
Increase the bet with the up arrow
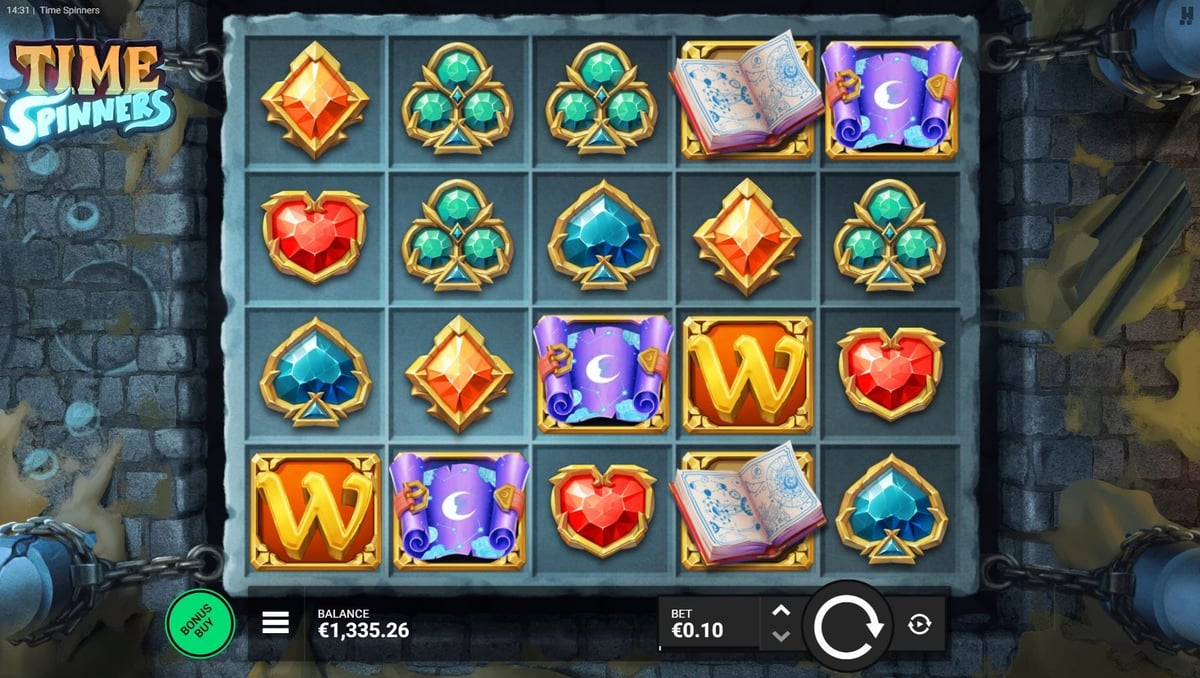[781, 611]
